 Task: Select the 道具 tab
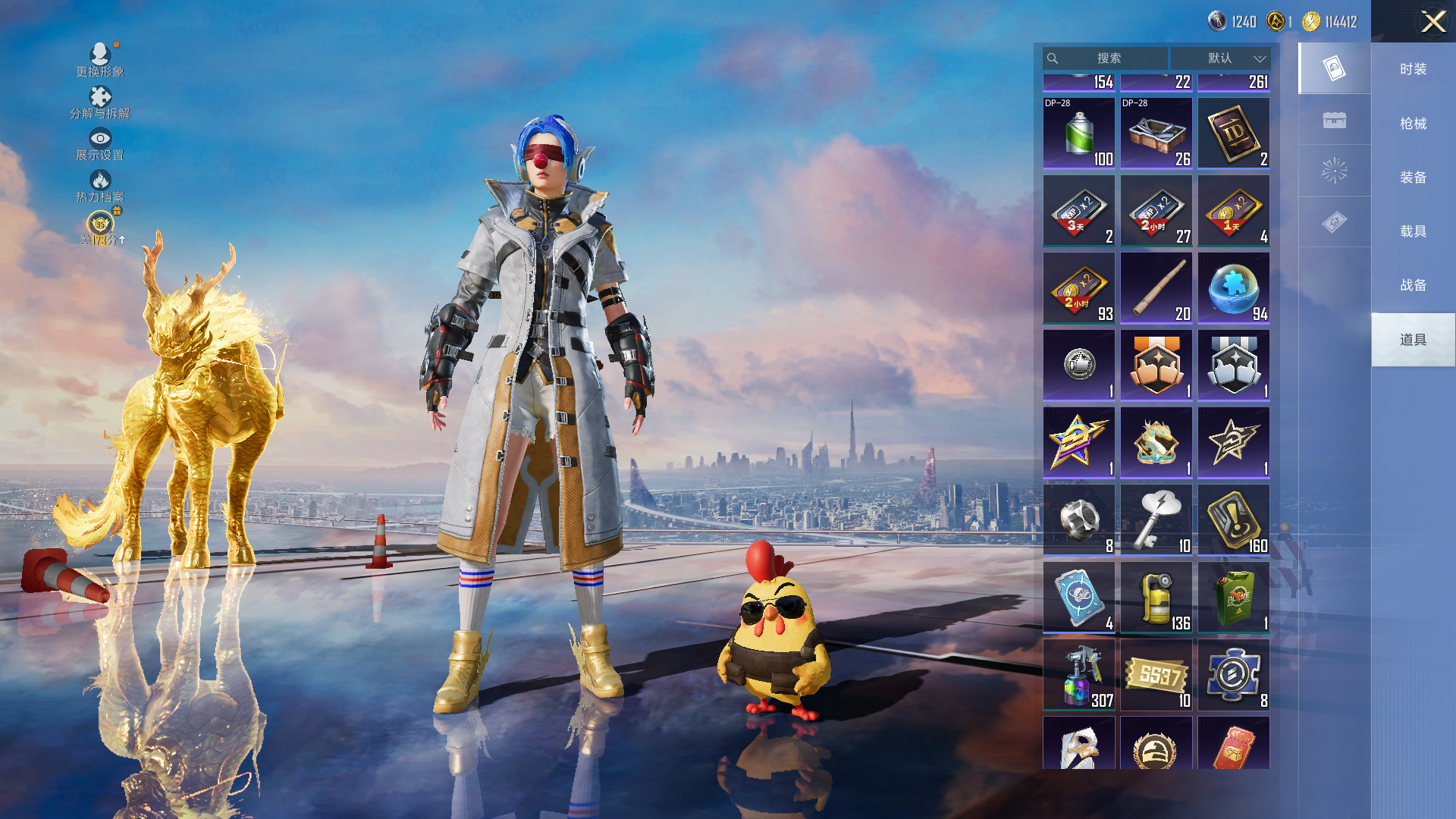[x=1413, y=340]
